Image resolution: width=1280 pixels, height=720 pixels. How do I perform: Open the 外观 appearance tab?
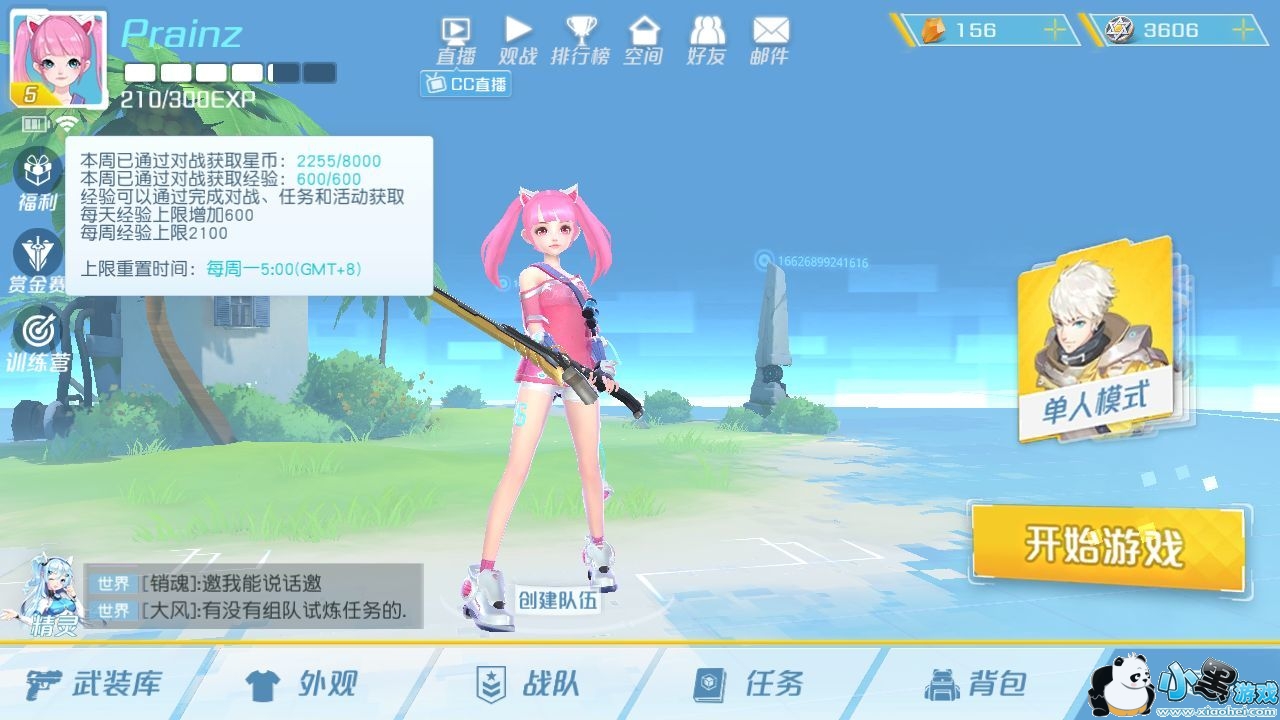click(300, 683)
